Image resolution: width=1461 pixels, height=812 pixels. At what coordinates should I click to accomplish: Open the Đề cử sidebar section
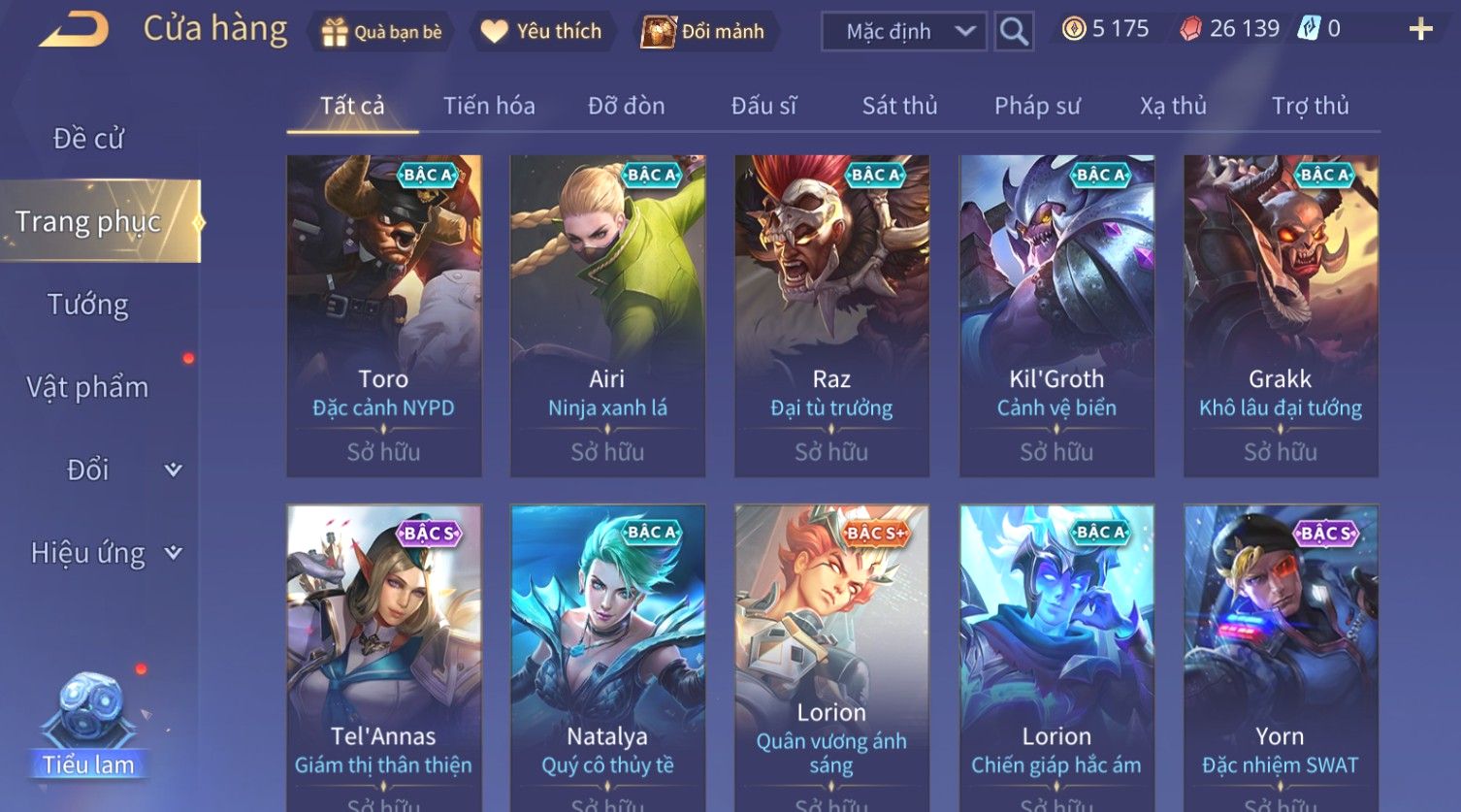pos(88,139)
